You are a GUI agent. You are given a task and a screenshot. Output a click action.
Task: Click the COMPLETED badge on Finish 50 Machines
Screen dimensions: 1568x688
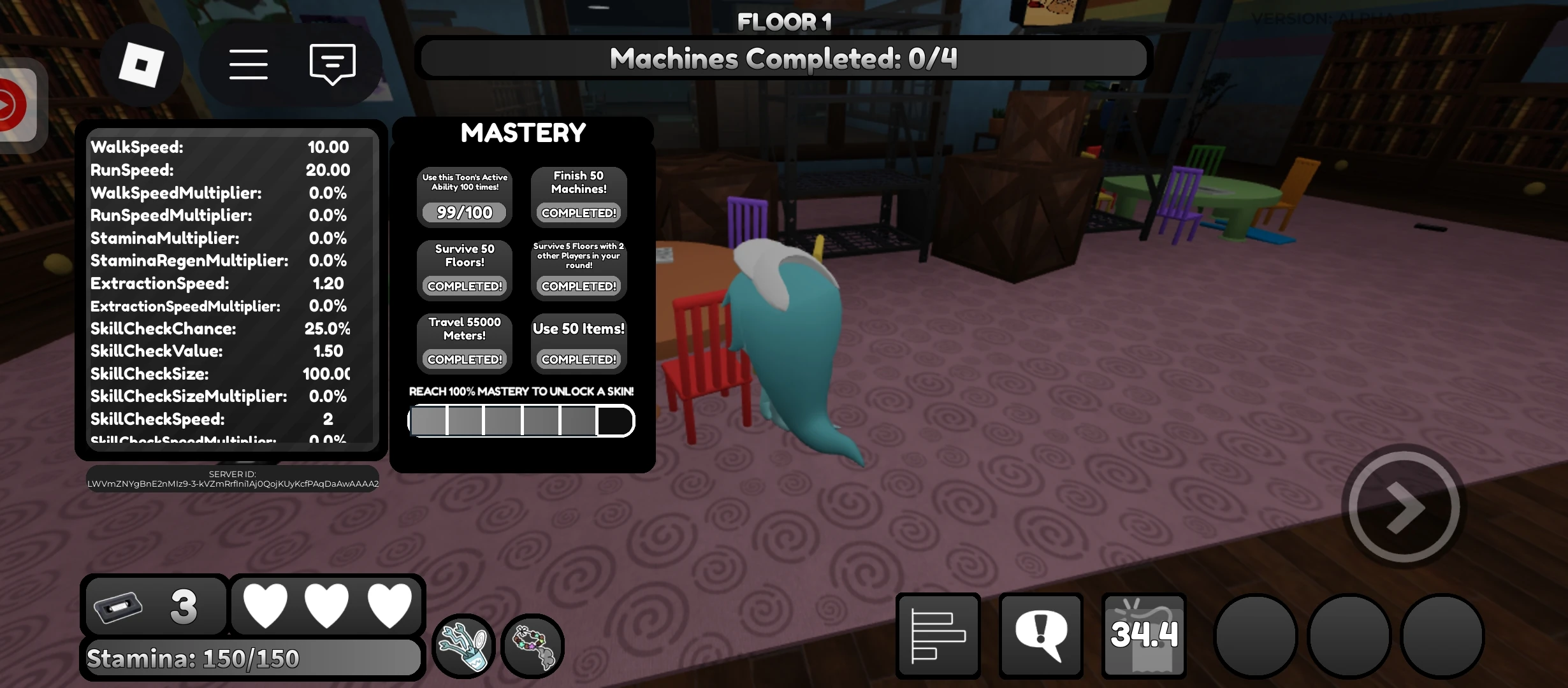click(577, 213)
